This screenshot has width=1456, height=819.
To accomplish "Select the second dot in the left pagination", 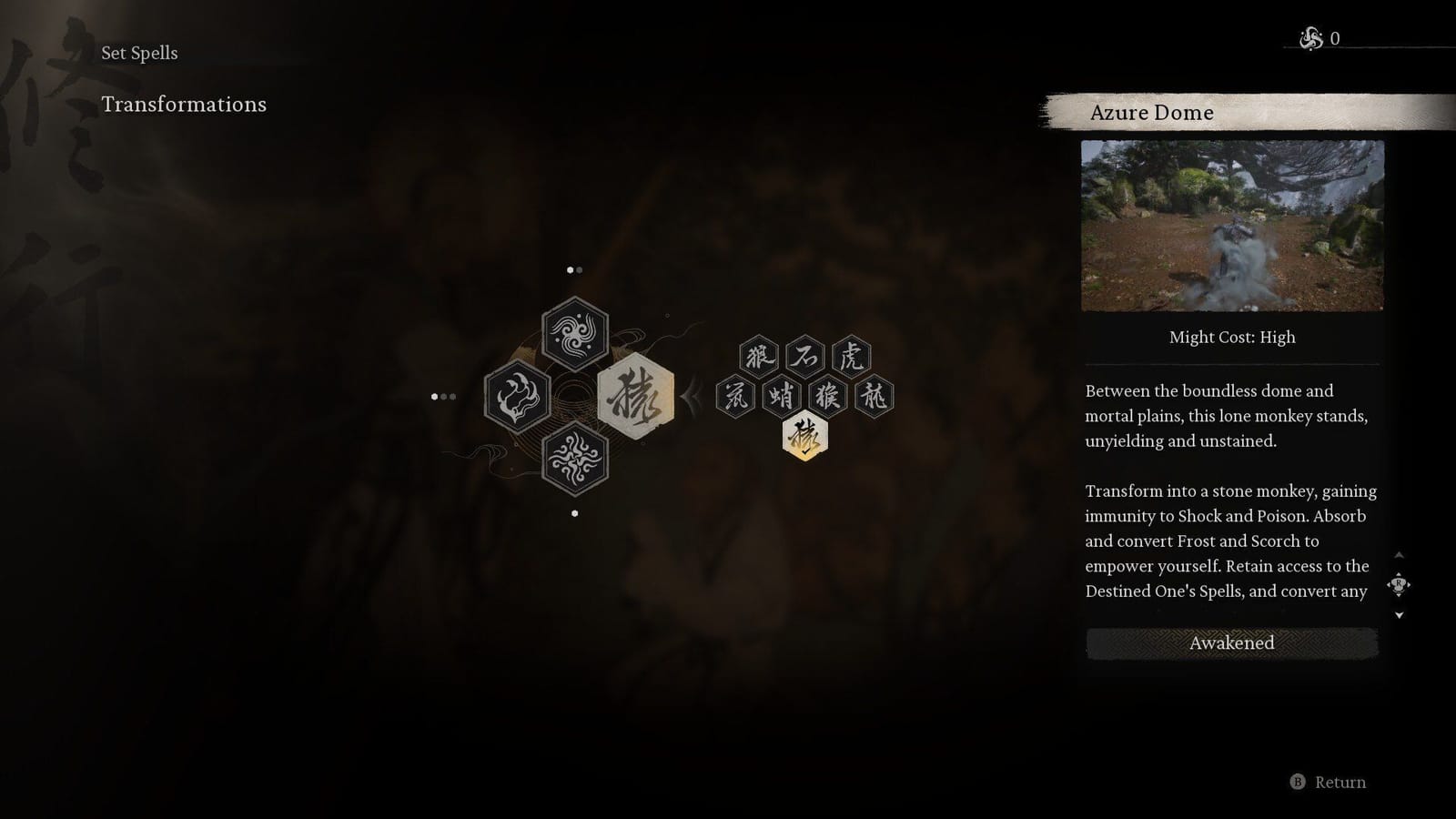I will (x=445, y=396).
